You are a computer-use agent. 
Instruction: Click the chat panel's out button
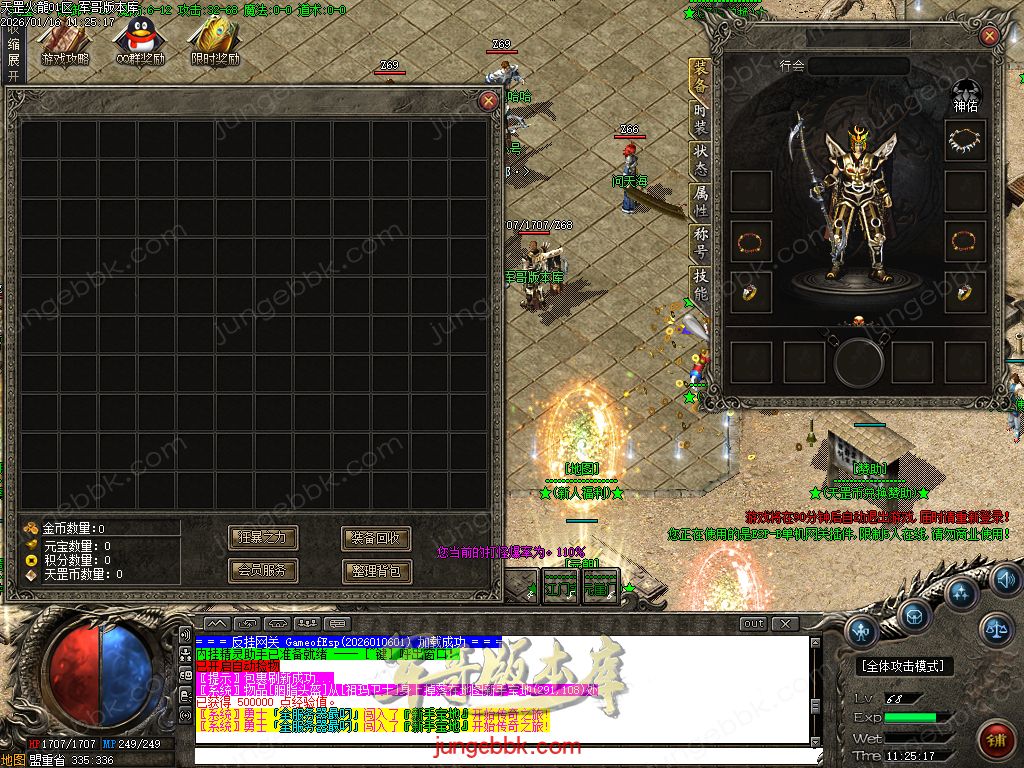coord(754,624)
